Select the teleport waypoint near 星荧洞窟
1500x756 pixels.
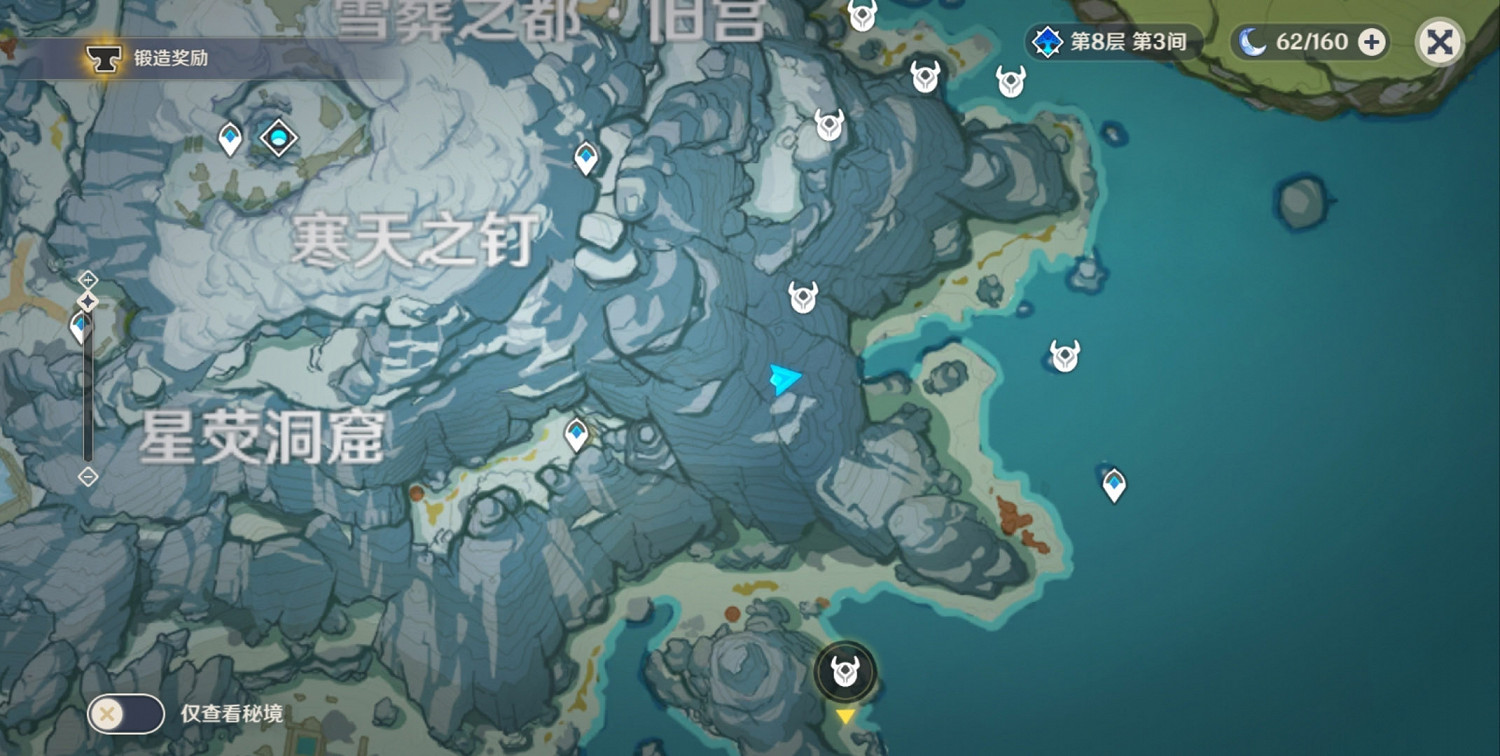tap(578, 432)
